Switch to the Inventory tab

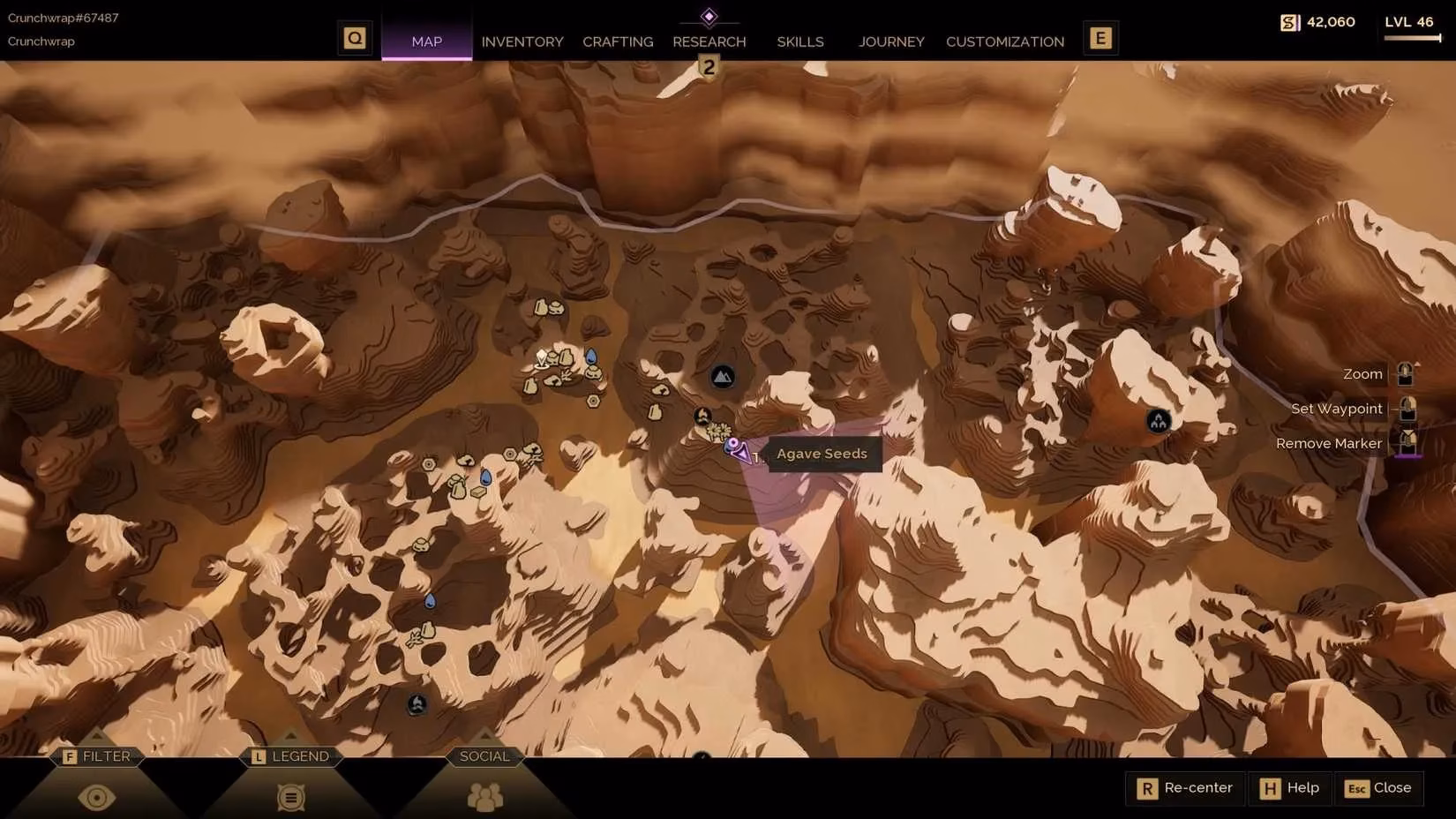pyautogui.click(x=522, y=41)
